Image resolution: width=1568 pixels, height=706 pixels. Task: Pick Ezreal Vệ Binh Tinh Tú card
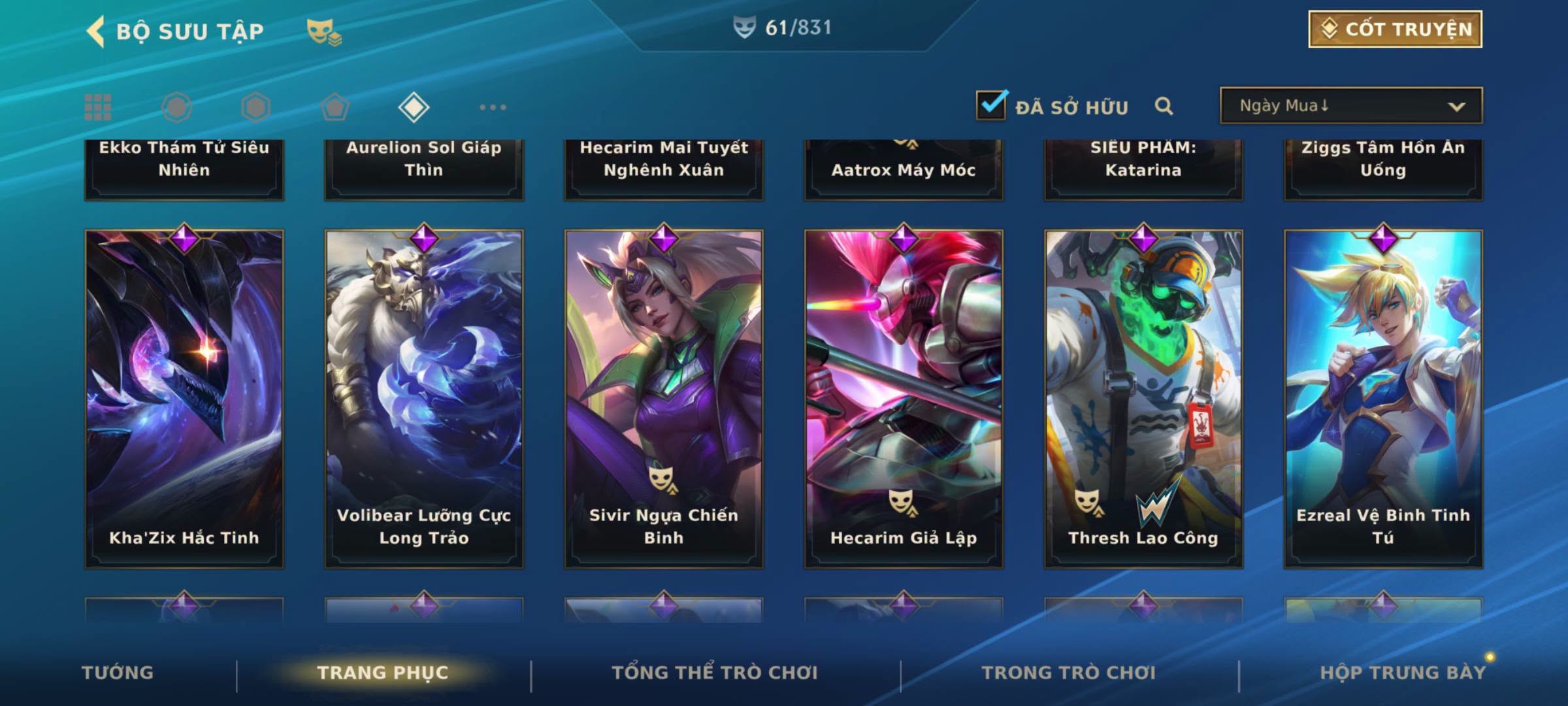click(x=1383, y=399)
